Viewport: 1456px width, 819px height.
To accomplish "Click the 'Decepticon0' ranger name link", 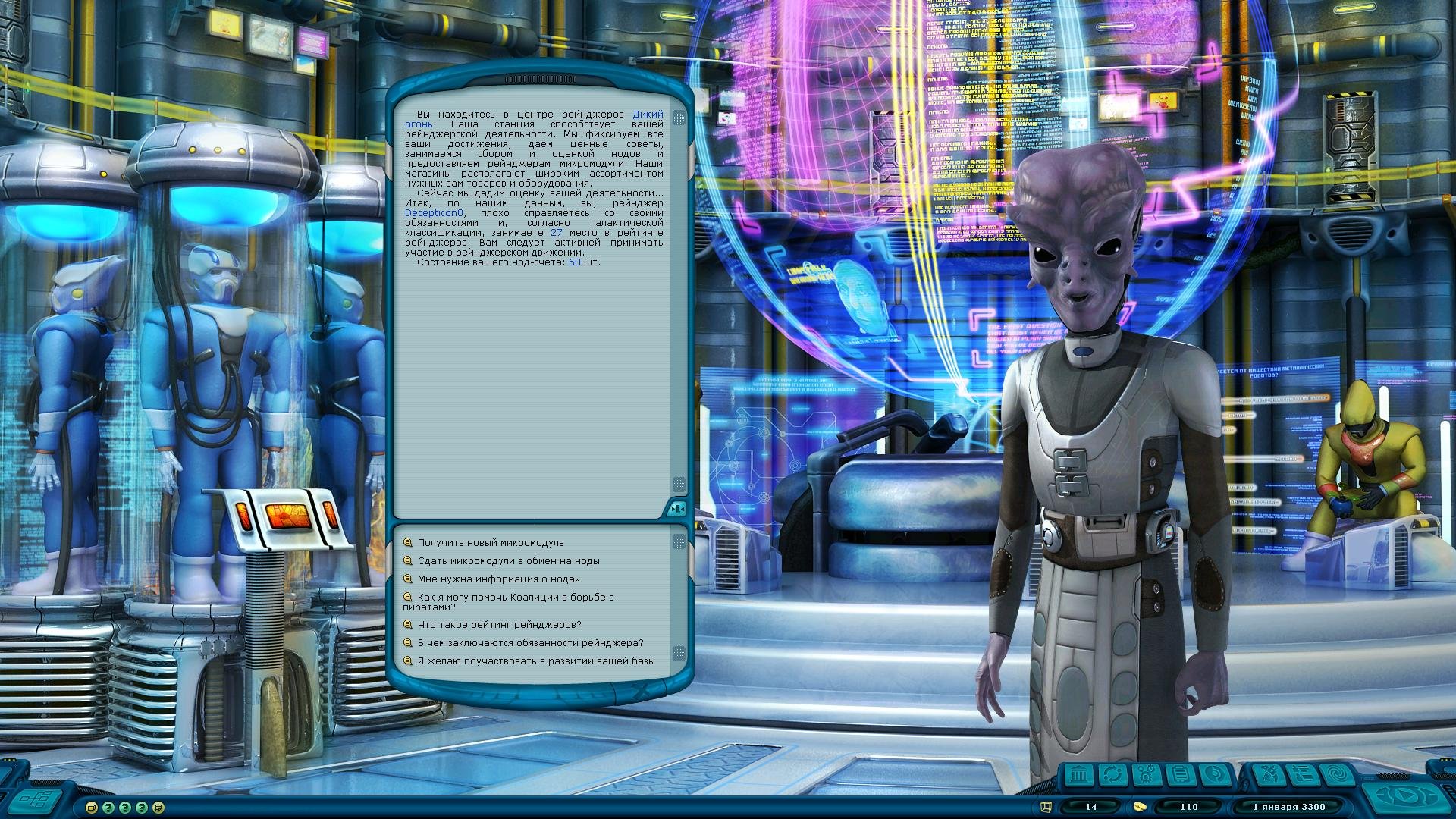I will [x=434, y=213].
